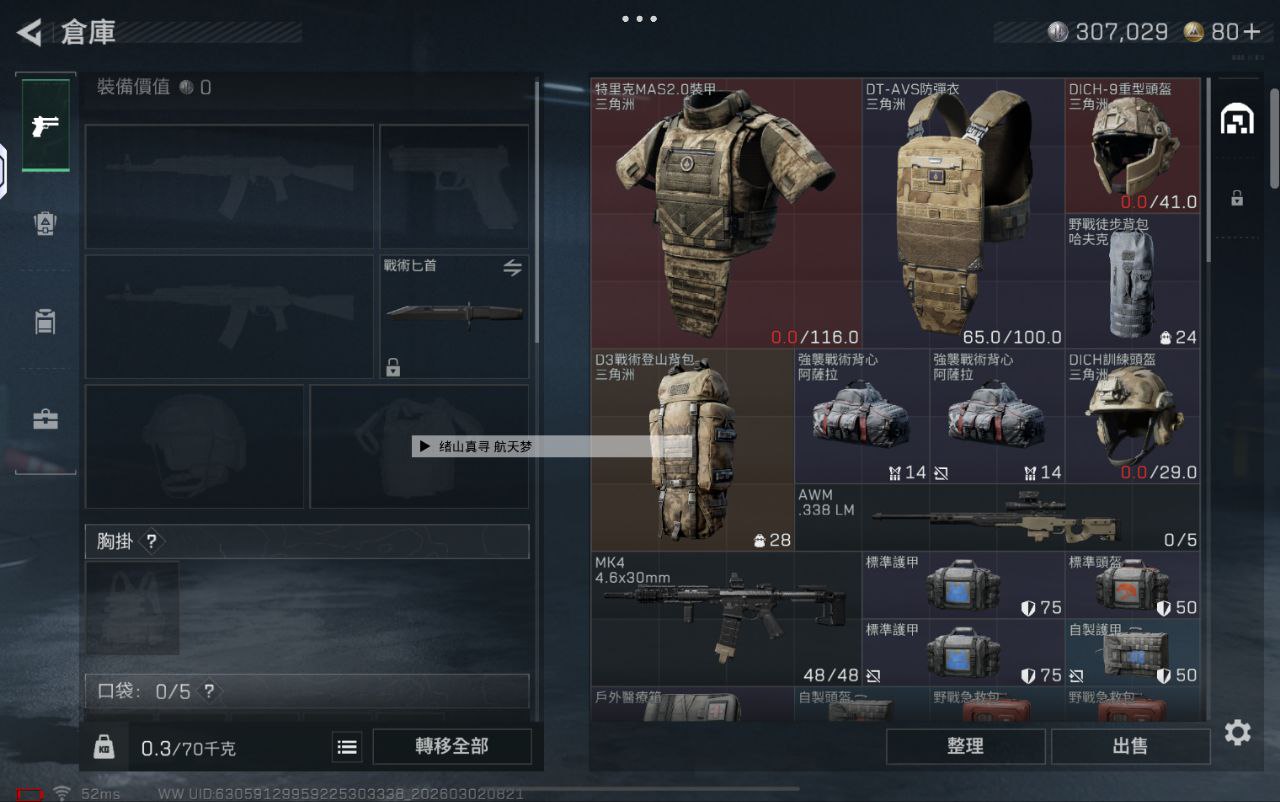Open the 出售 sell option
Viewport: 1280px width, 802px height.
(1130, 746)
